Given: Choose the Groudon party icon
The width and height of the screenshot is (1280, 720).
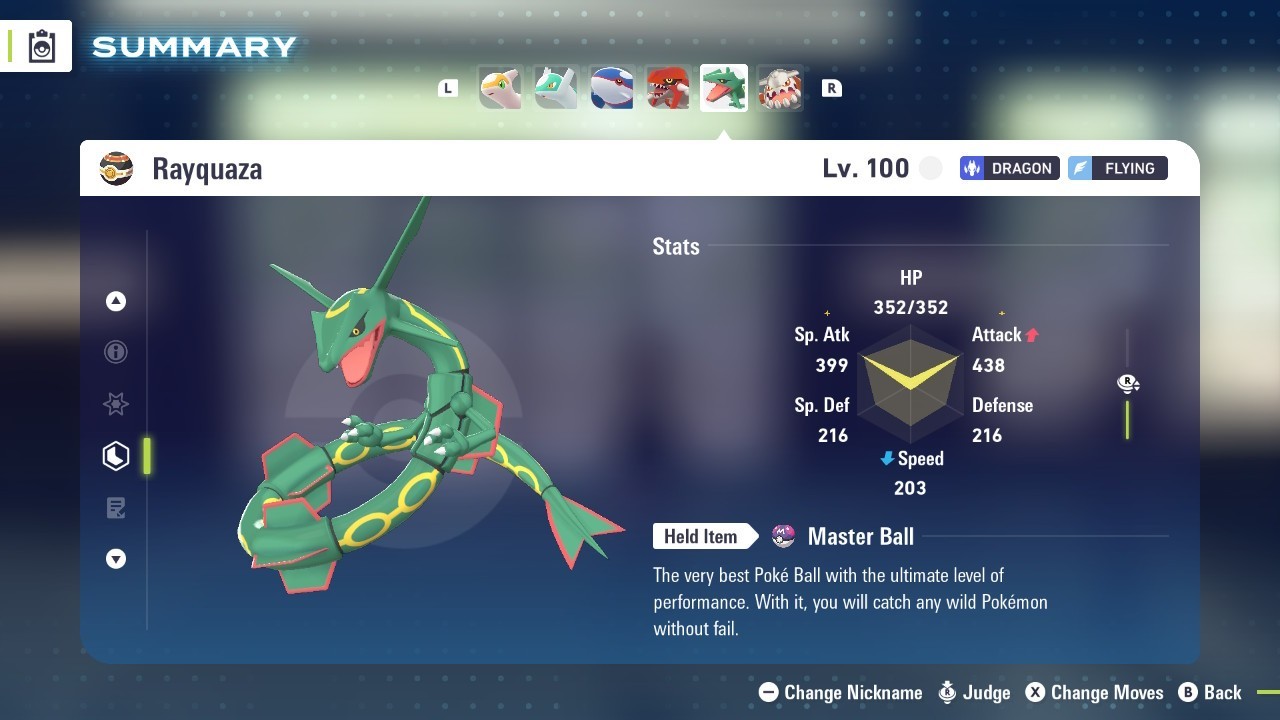Looking at the screenshot, I should [667, 88].
